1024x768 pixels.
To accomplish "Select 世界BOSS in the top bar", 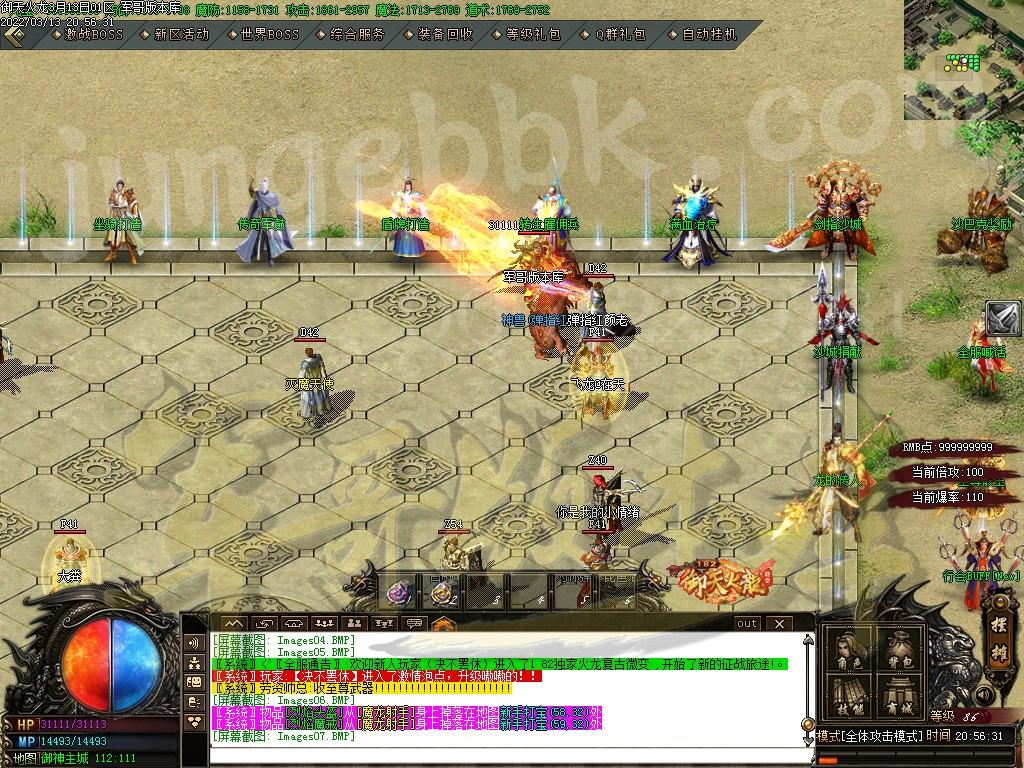I will click(x=269, y=34).
